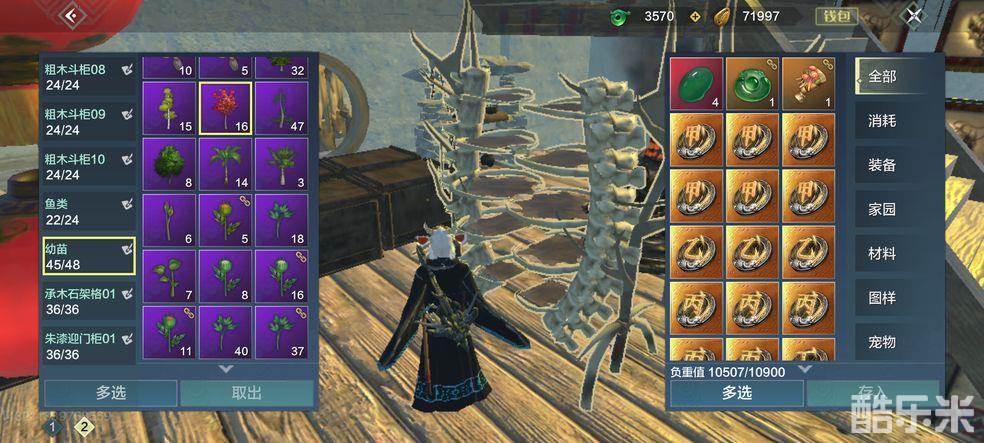
Task: Click the 取出 take-out button
Action: click(246, 393)
